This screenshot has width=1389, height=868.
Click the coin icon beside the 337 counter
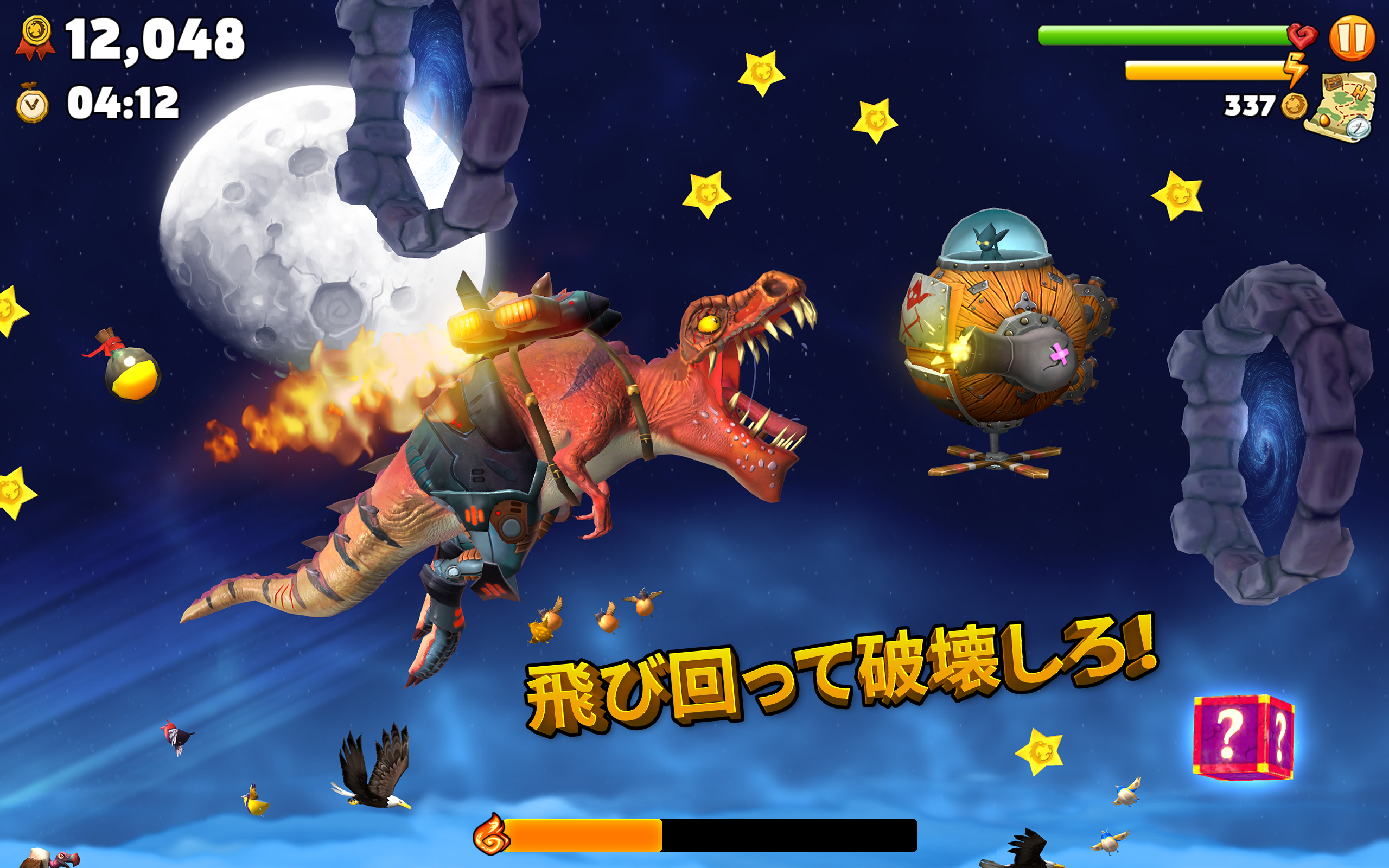pyautogui.click(x=1294, y=106)
